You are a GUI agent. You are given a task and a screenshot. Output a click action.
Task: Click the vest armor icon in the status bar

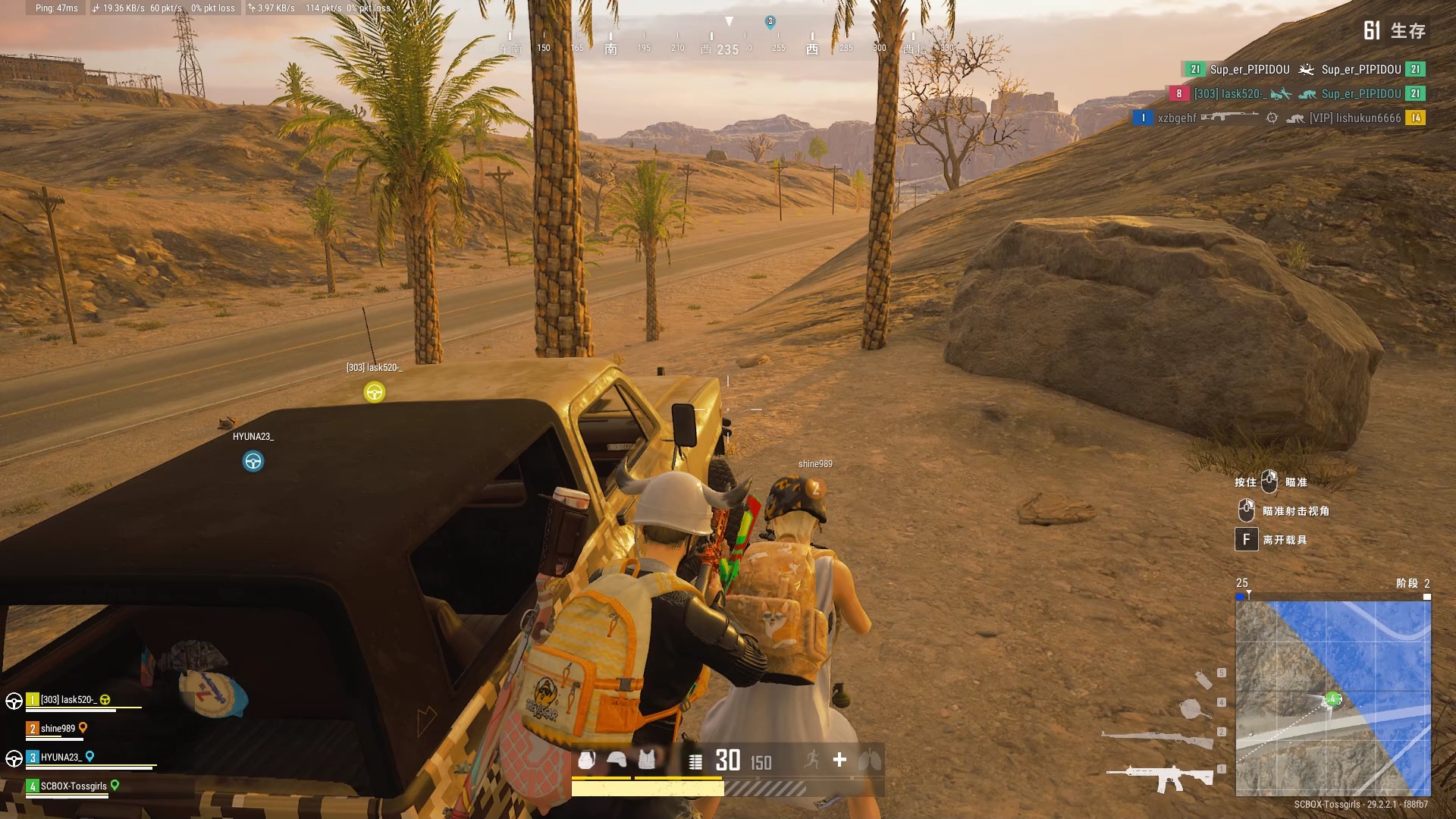[x=647, y=761]
